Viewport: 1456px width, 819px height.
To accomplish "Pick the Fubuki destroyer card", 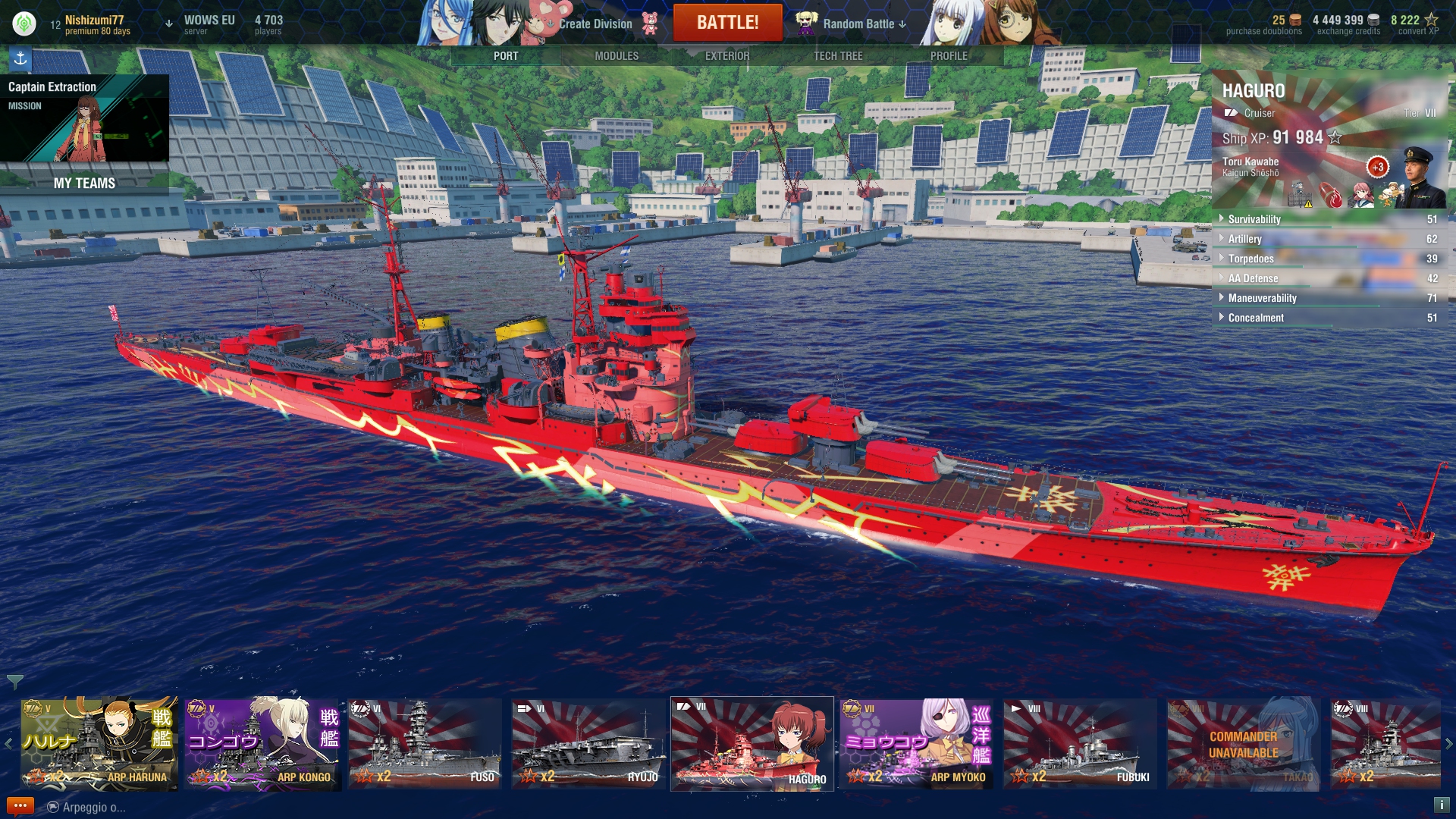I will click(x=1080, y=744).
